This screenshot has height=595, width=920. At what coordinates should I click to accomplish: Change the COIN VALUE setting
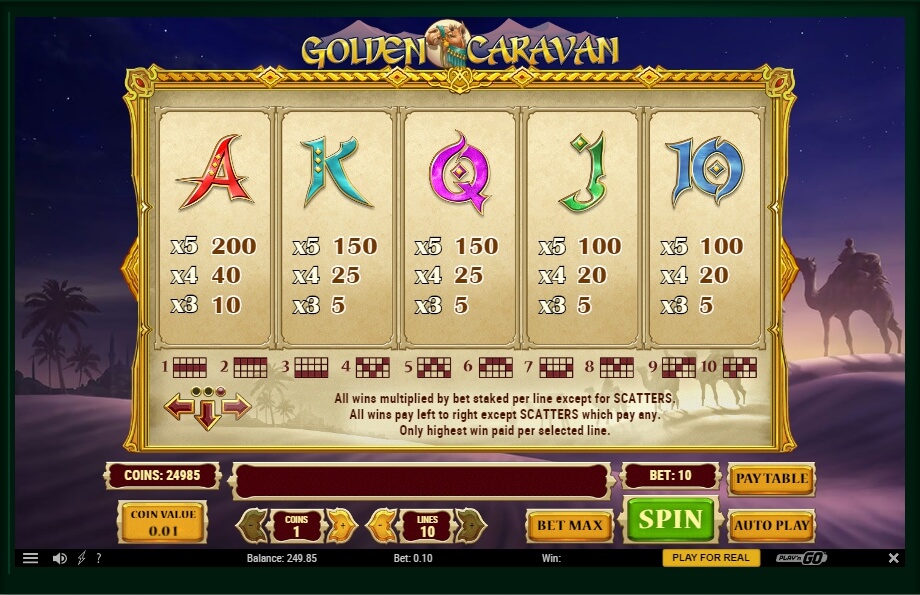point(163,522)
